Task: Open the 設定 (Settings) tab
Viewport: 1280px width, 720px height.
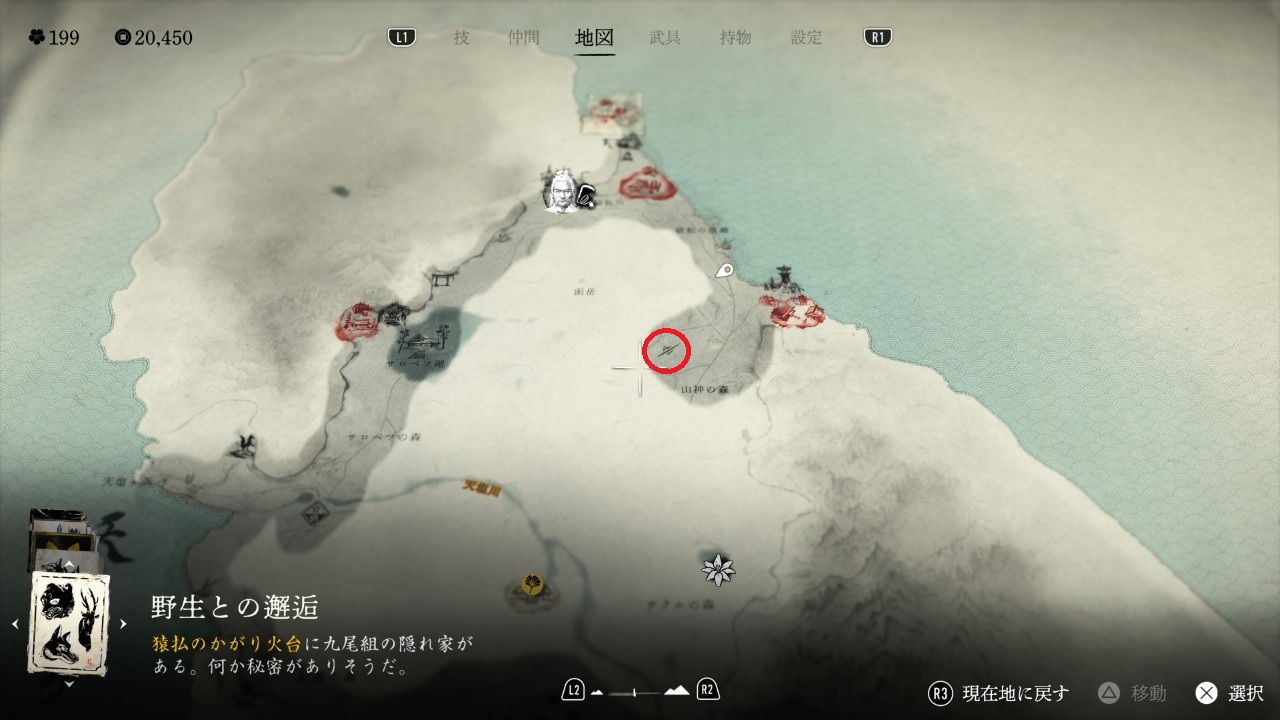Action: pos(807,38)
